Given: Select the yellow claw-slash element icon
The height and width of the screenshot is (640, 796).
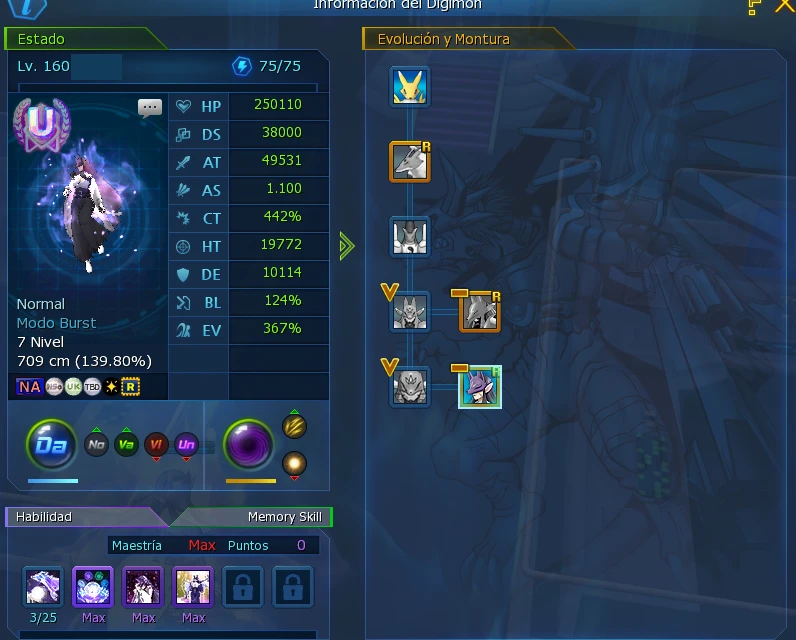Looking at the screenshot, I should (x=294, y=427).
